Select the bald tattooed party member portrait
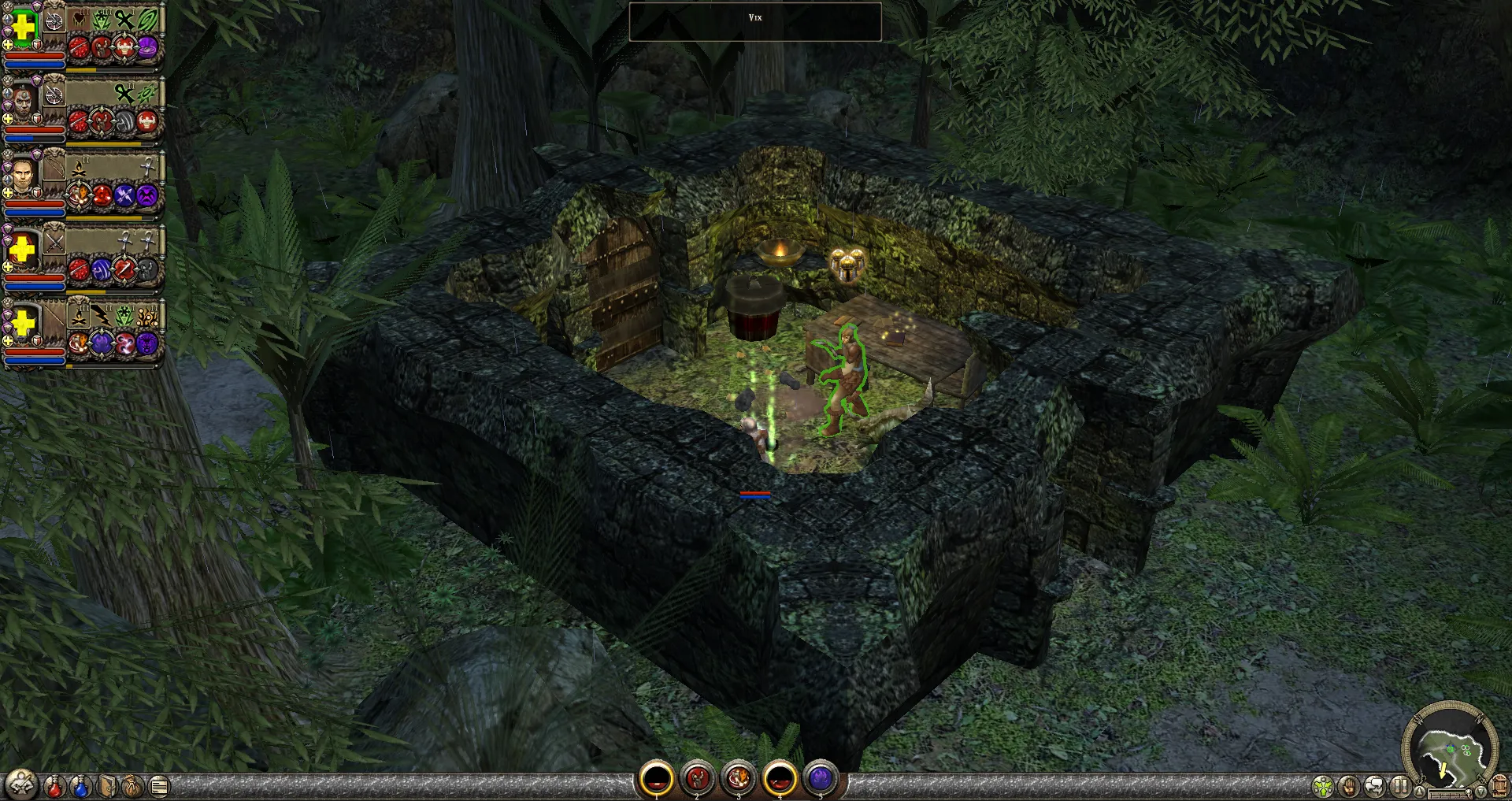Viewport: 1512px width, 801px height. (23, 101)
